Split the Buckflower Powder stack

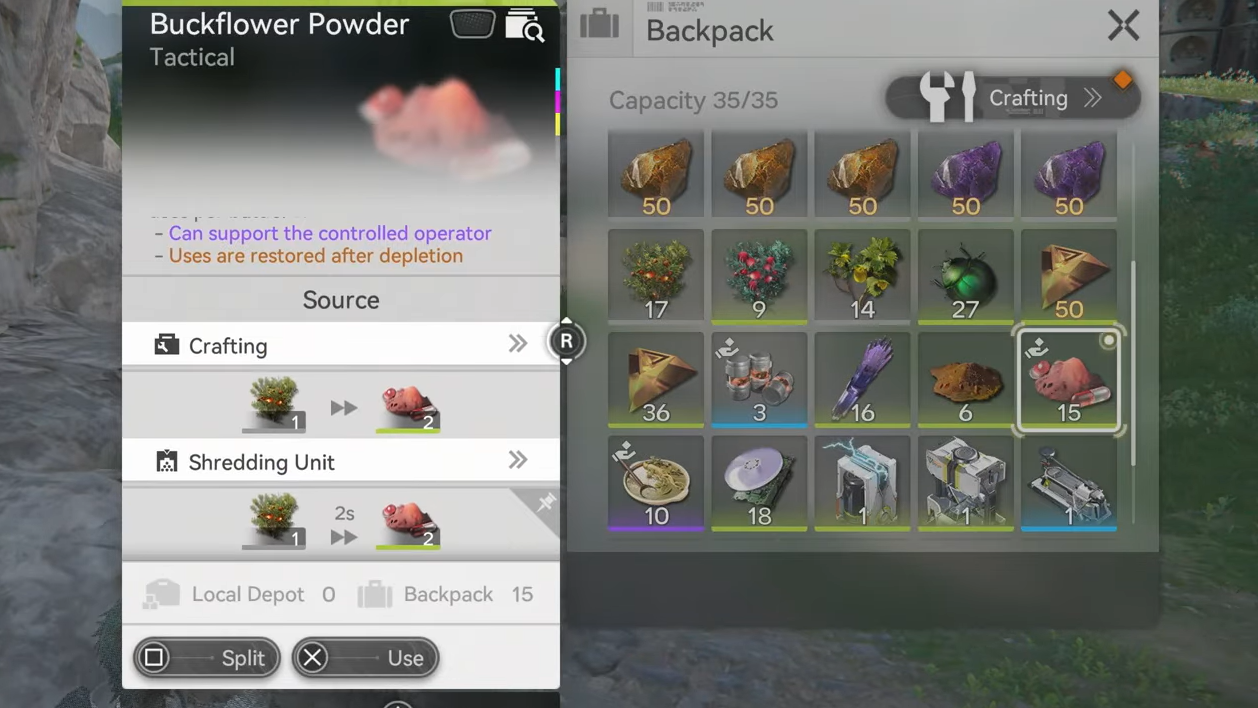pos(207,658)
